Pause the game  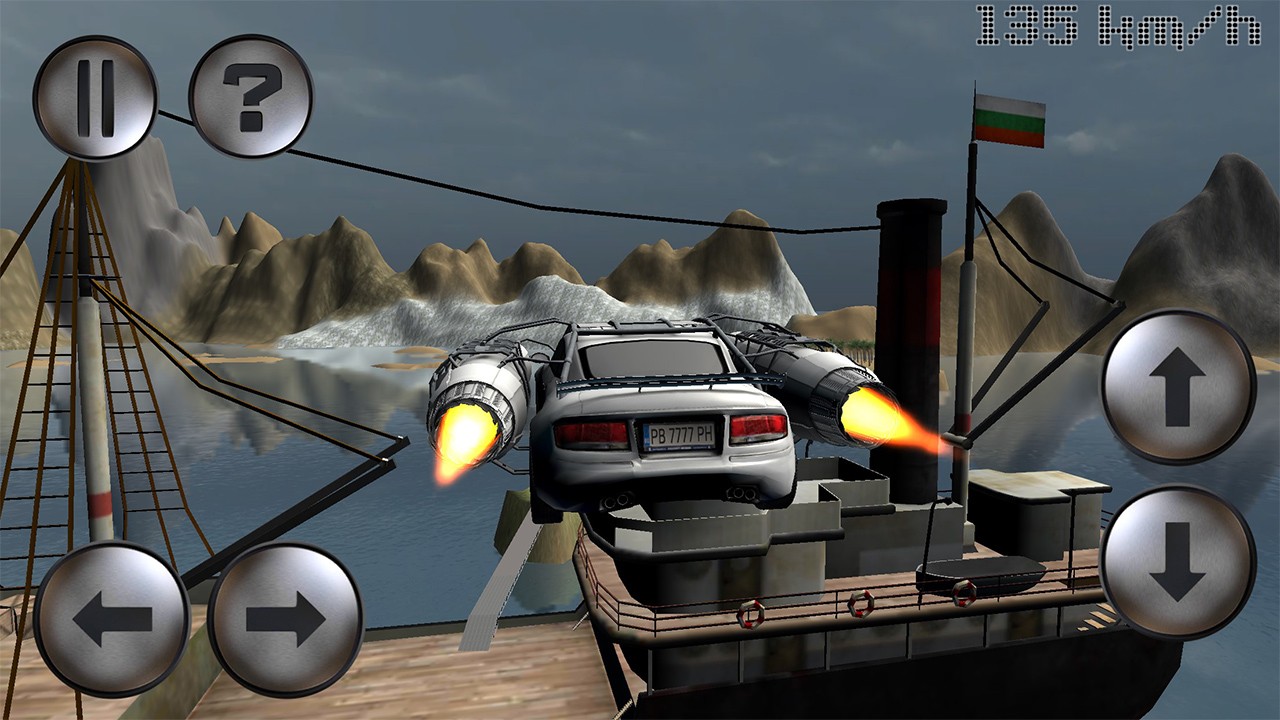coord(95,98)
